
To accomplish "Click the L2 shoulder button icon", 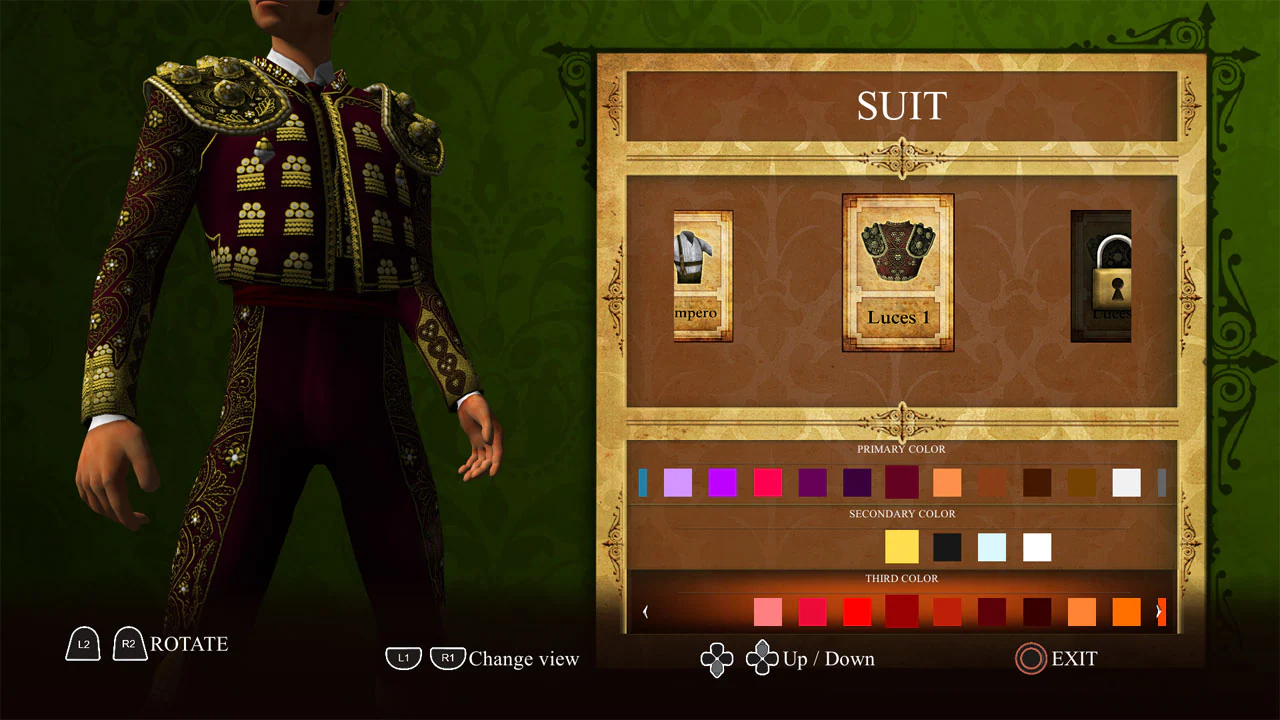I will 83,644.
